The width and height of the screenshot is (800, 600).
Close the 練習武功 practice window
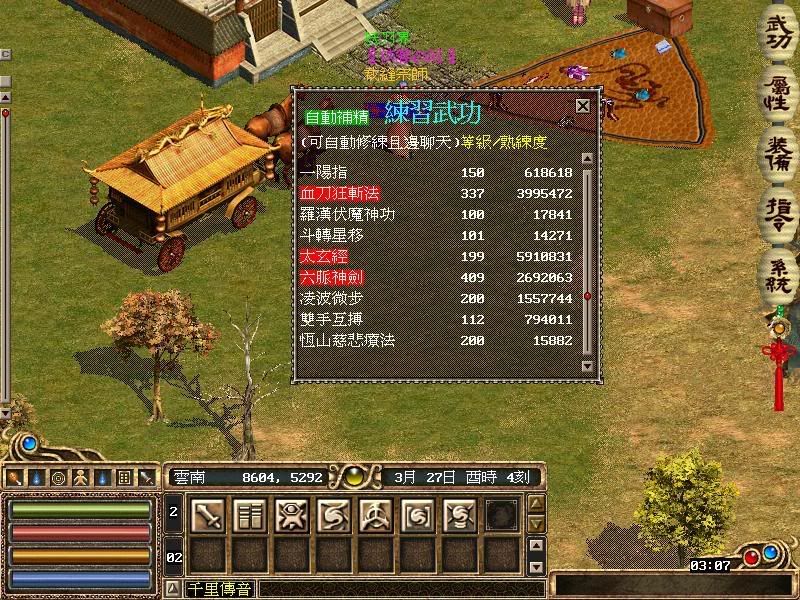coord(582,105)
